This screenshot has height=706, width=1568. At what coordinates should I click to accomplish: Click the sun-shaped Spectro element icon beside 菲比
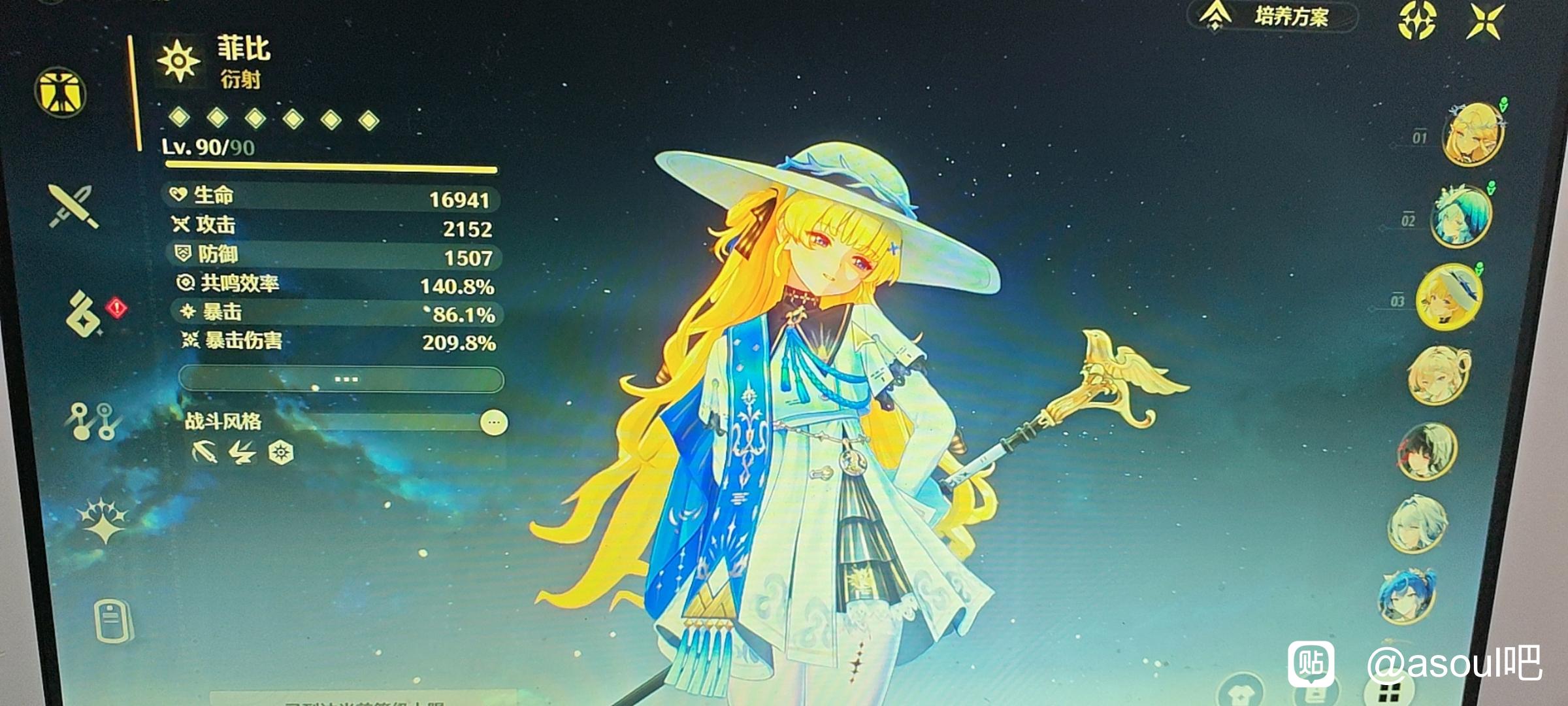pos(178,61)
